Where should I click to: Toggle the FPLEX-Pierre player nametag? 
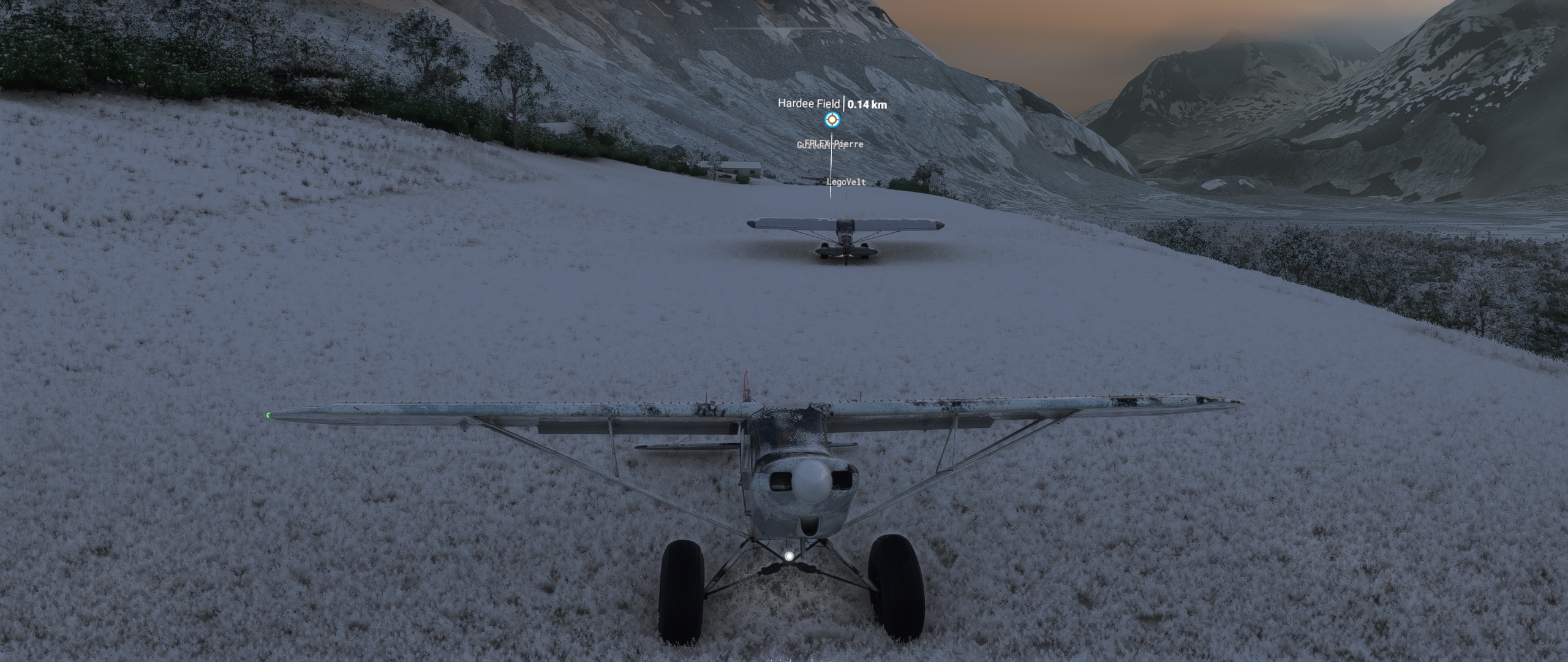[x=835, y=144]
